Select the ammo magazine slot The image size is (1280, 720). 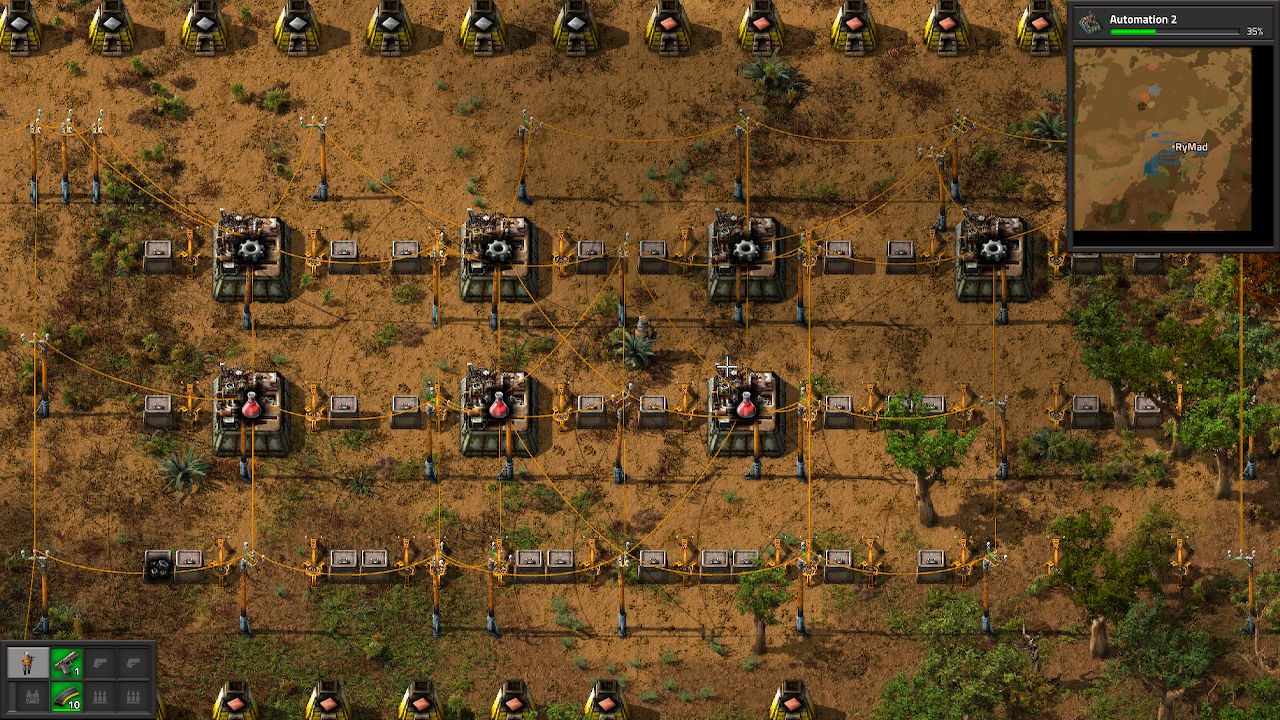tap(66, 695)
